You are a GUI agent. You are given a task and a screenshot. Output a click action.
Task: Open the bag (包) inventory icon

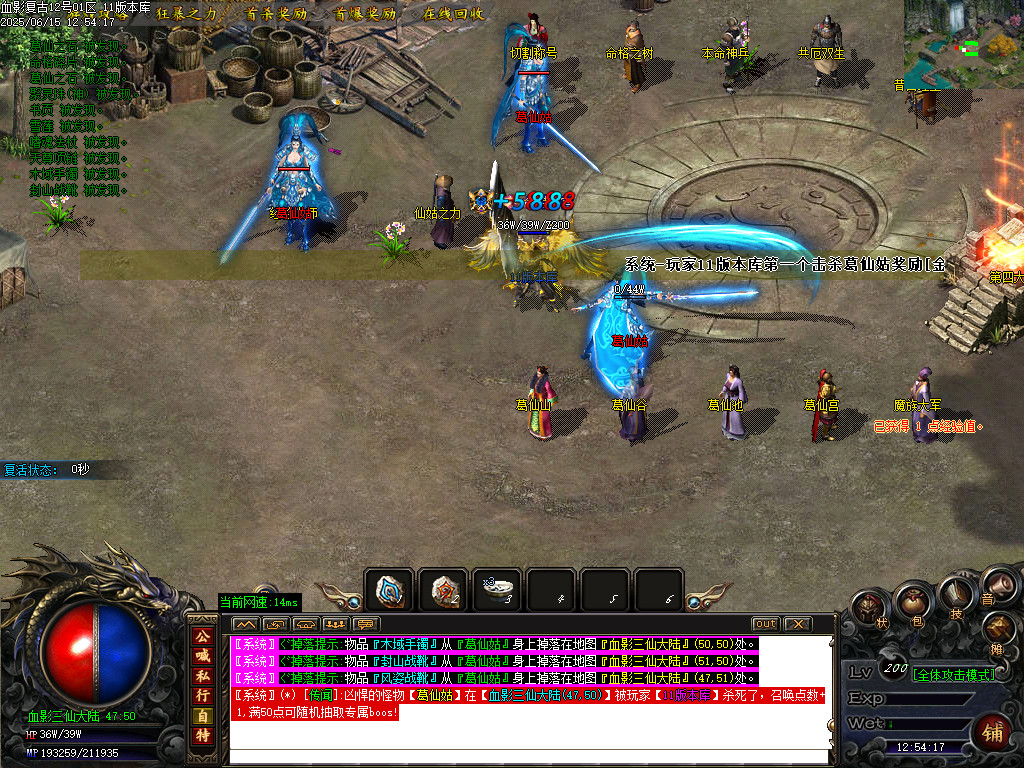911,602
